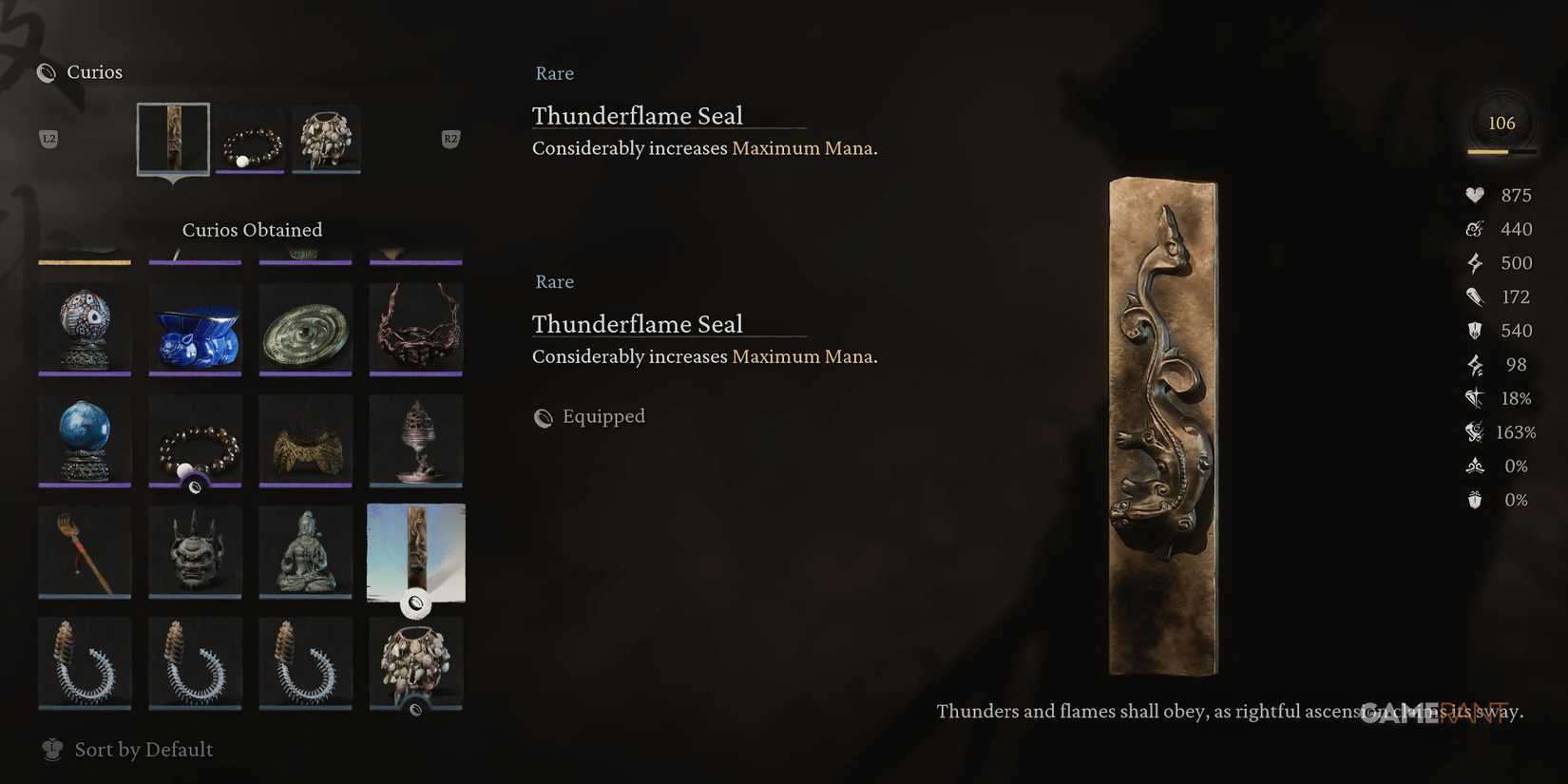Toggle the Thunderflame Seal equipped marker
Image resolution: width=1568 pixels, height=784 pixels.
pos(415,602)
